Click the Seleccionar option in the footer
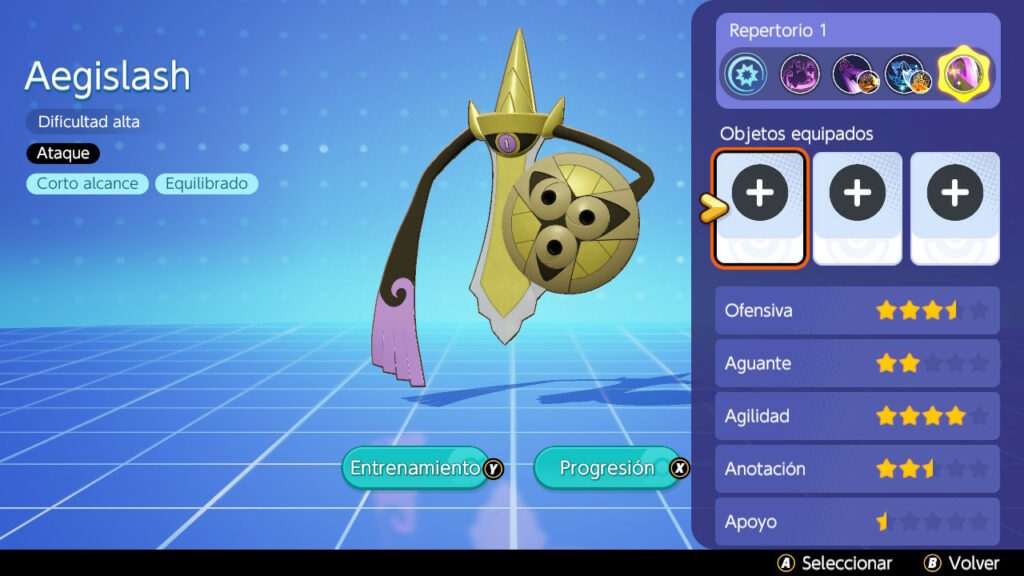The width and height of the screenshot is (1024, 576). click(835, 563)
